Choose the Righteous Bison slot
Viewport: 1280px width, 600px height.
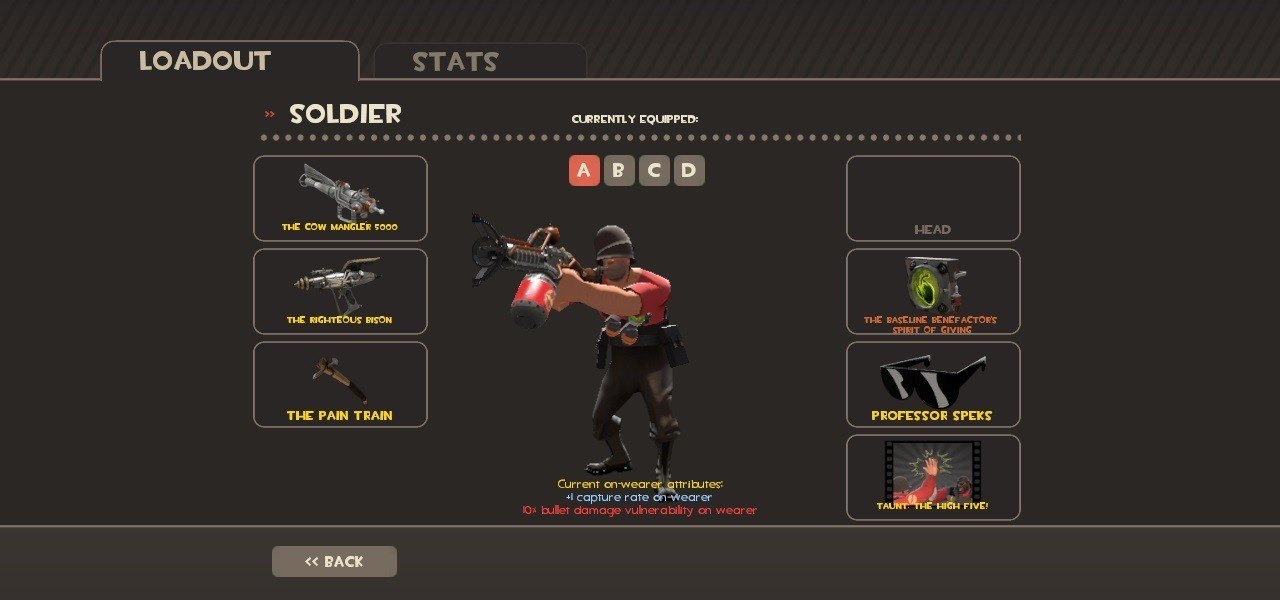point(340,291)
